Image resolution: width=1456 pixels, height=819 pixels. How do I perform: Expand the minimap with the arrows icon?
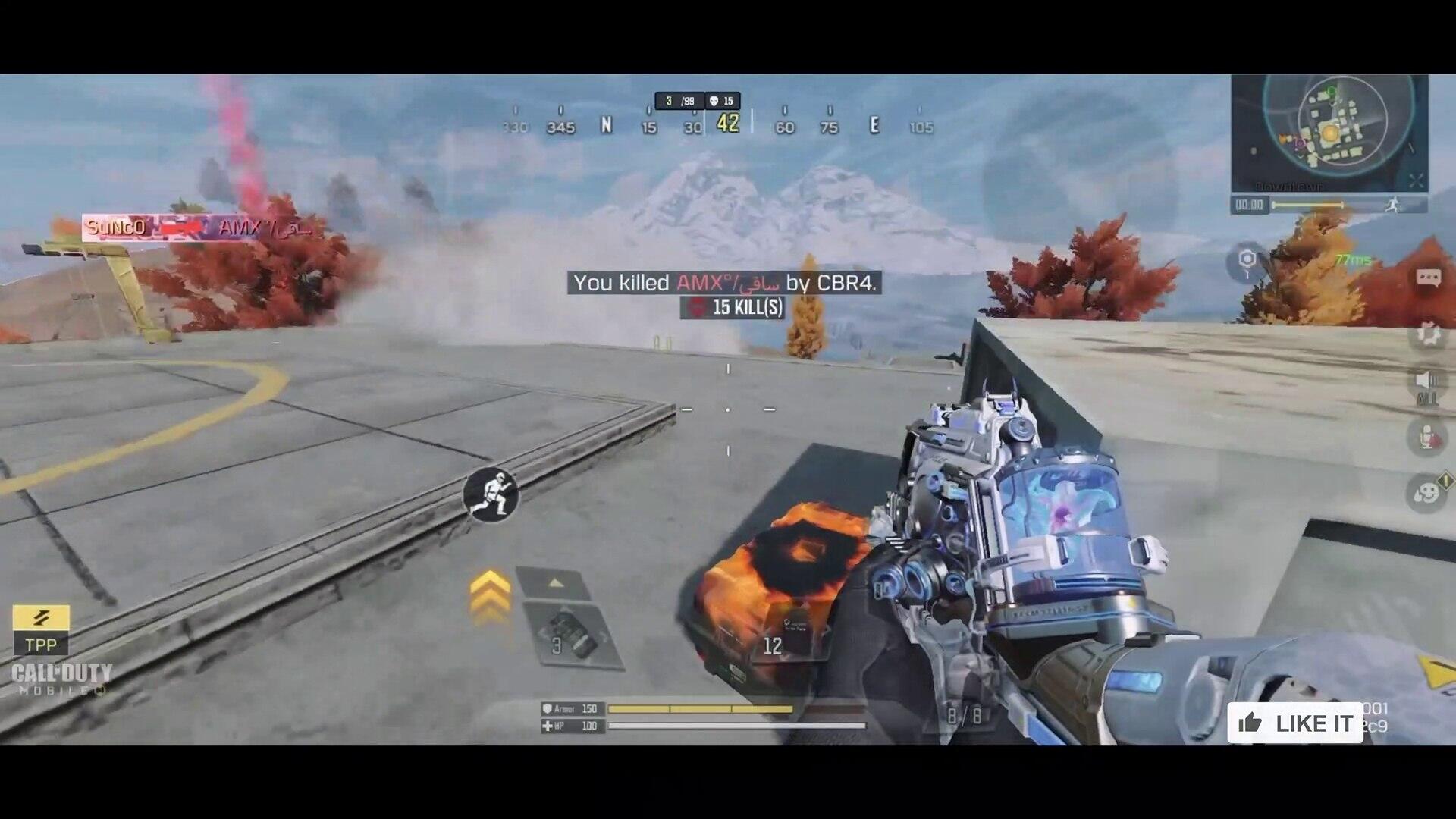1416,180
